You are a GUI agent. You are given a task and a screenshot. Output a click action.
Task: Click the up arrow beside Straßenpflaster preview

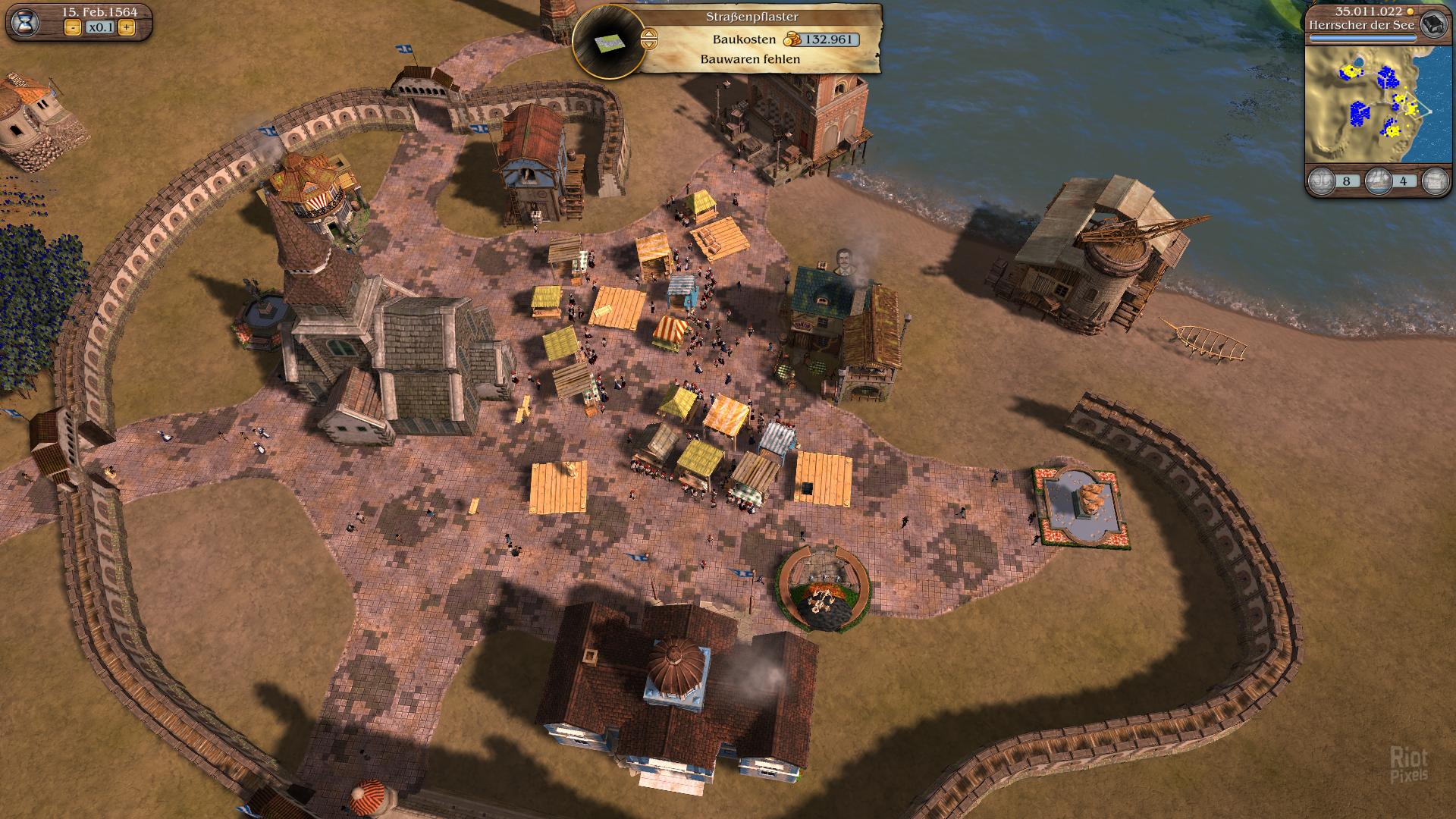click(x=649, y=33)
